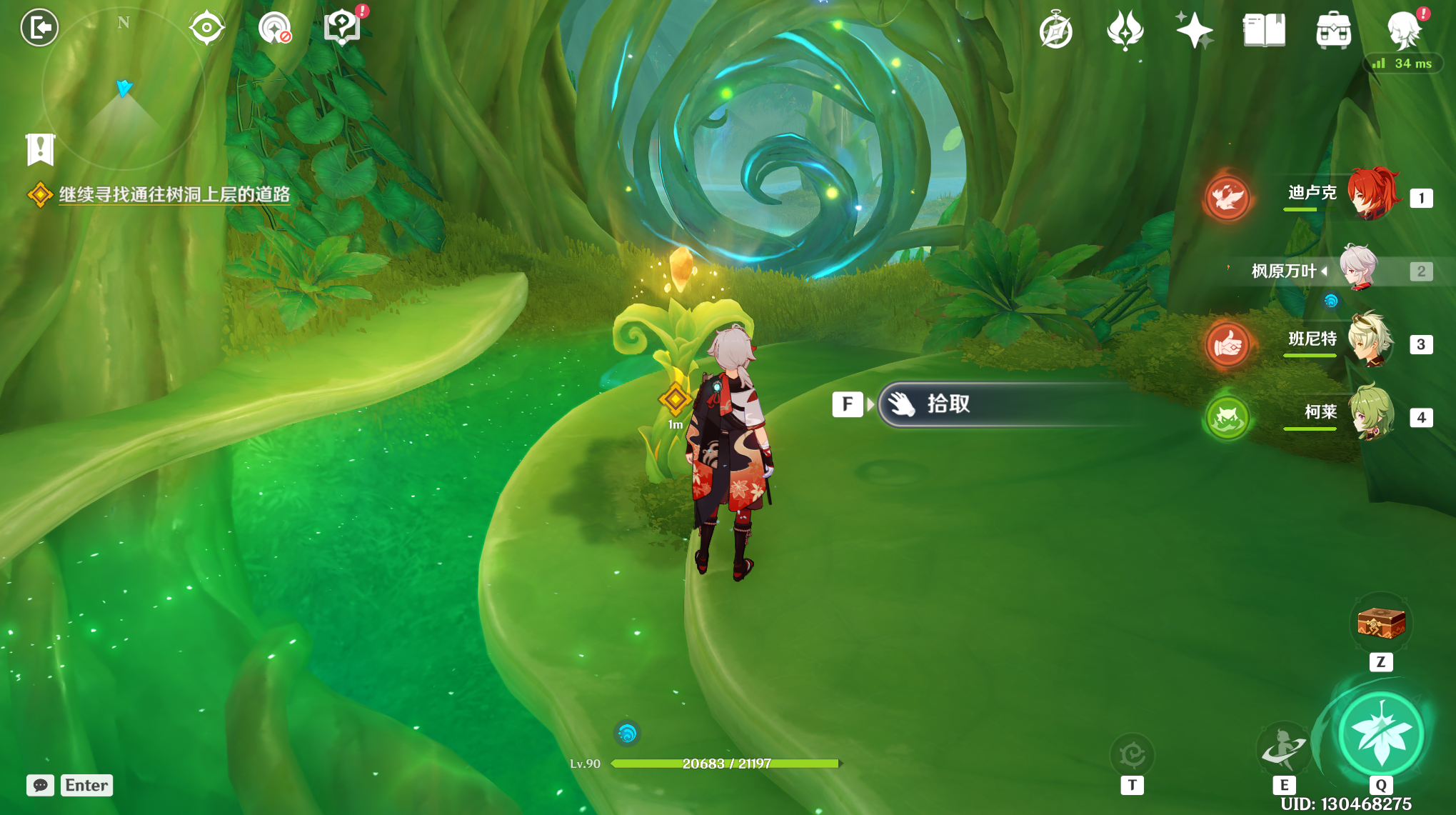Open the Paimon menu icon
1456x815 pixels.
click(x=1403, y=29)
